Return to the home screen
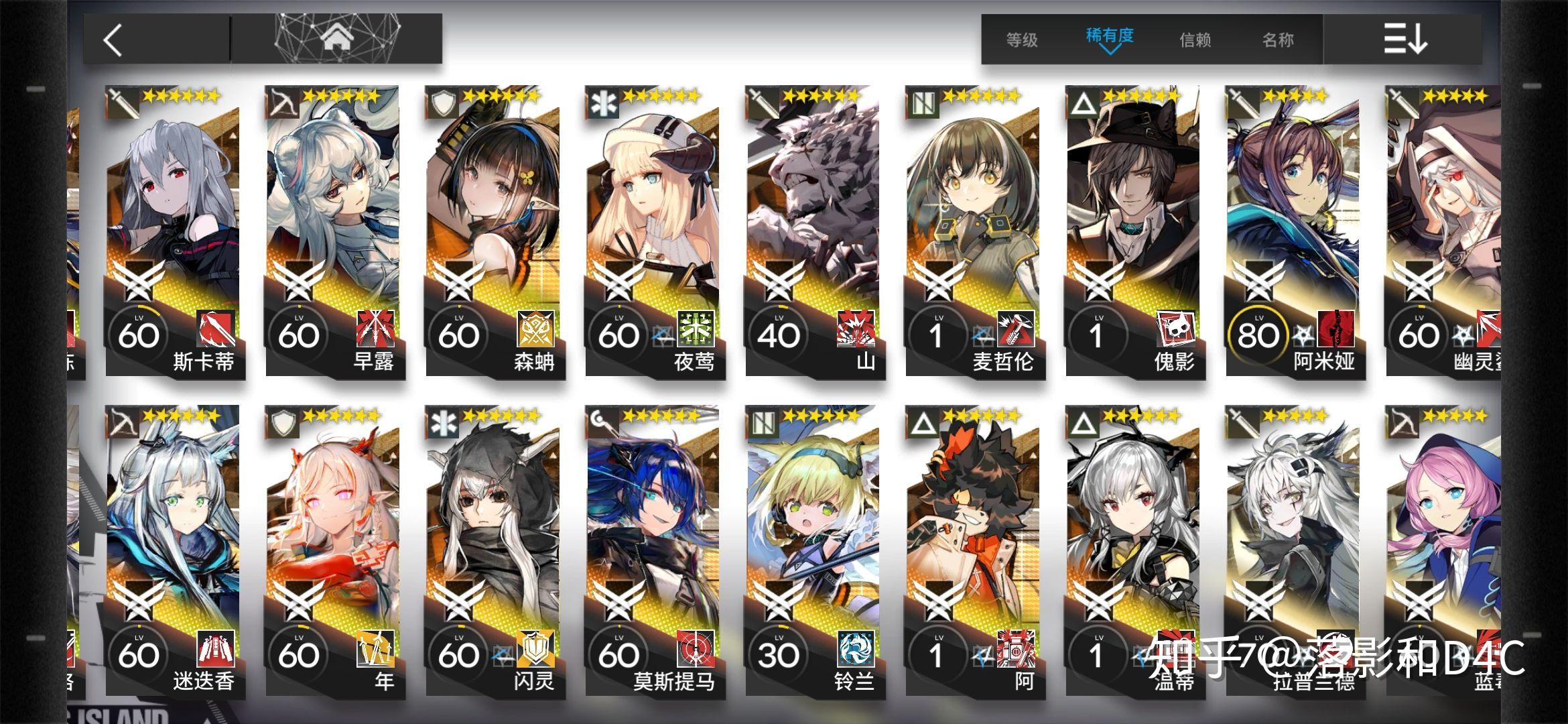 coord(337,39)
